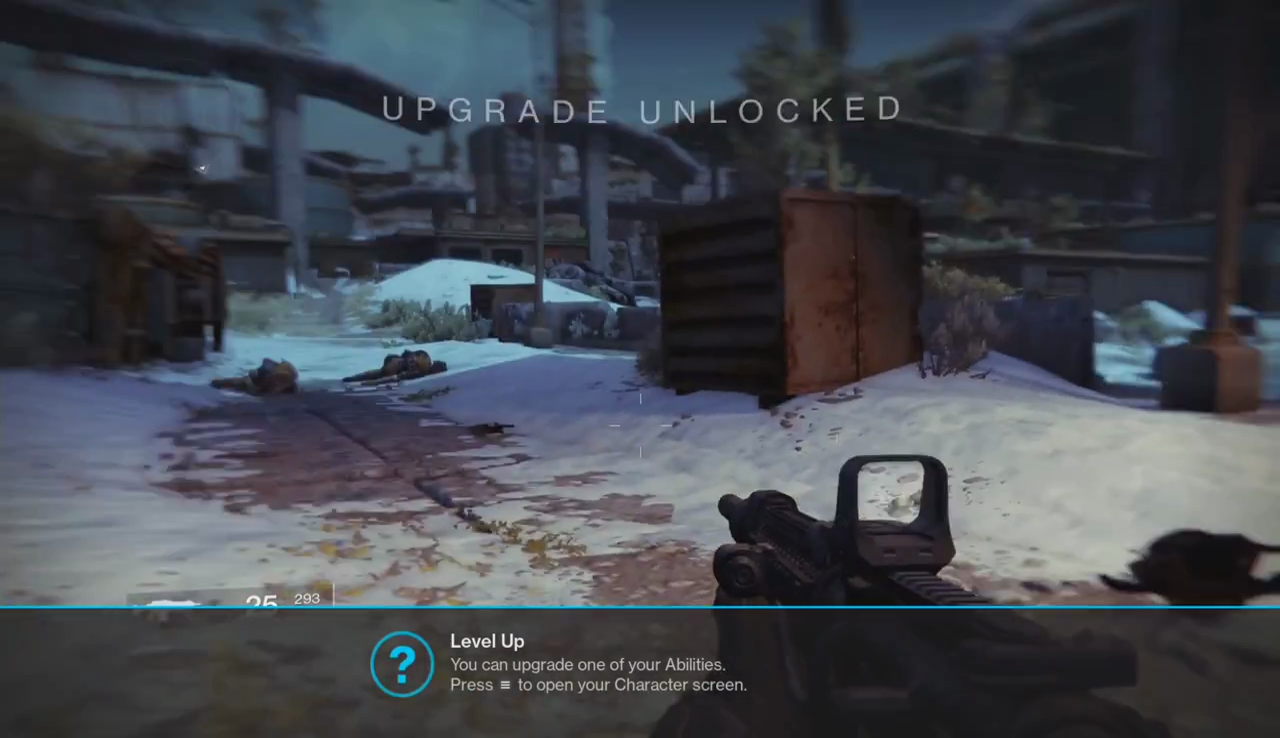Select the Level Up notification title
This screenshot has width=1280, height=738.
tap(487, 642)
